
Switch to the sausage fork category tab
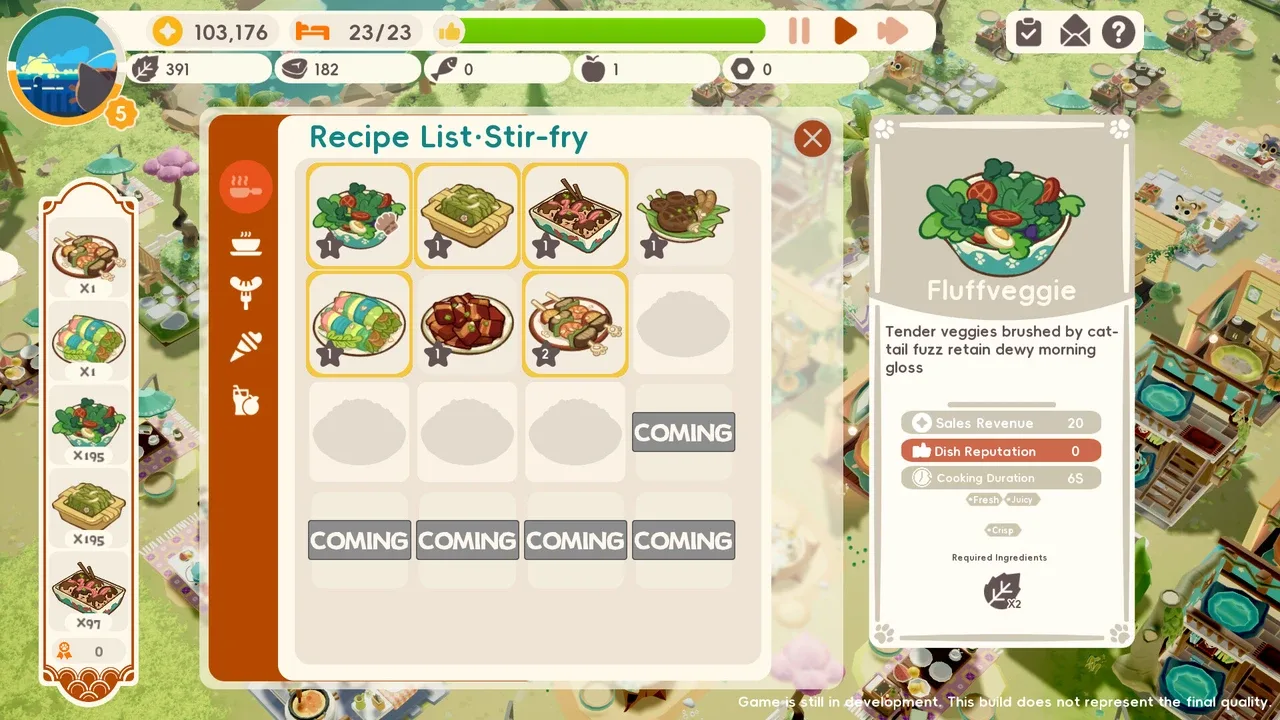click(x=245, y=293)
